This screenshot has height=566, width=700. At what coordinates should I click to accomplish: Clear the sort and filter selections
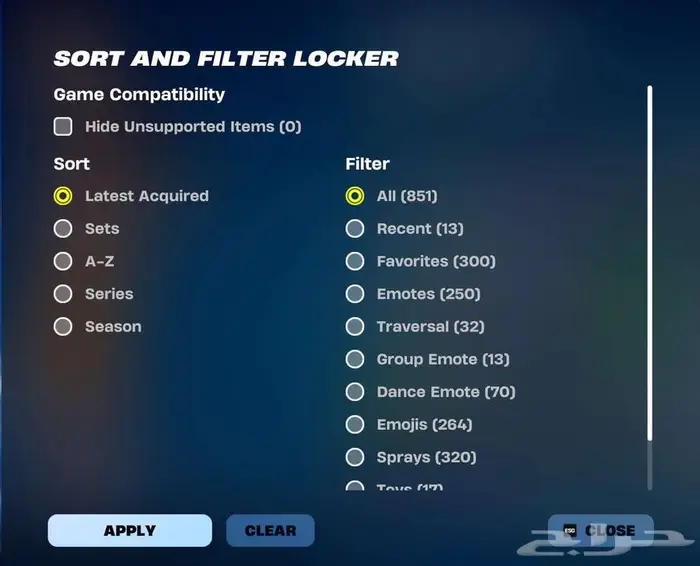click(x=270, y=531)
